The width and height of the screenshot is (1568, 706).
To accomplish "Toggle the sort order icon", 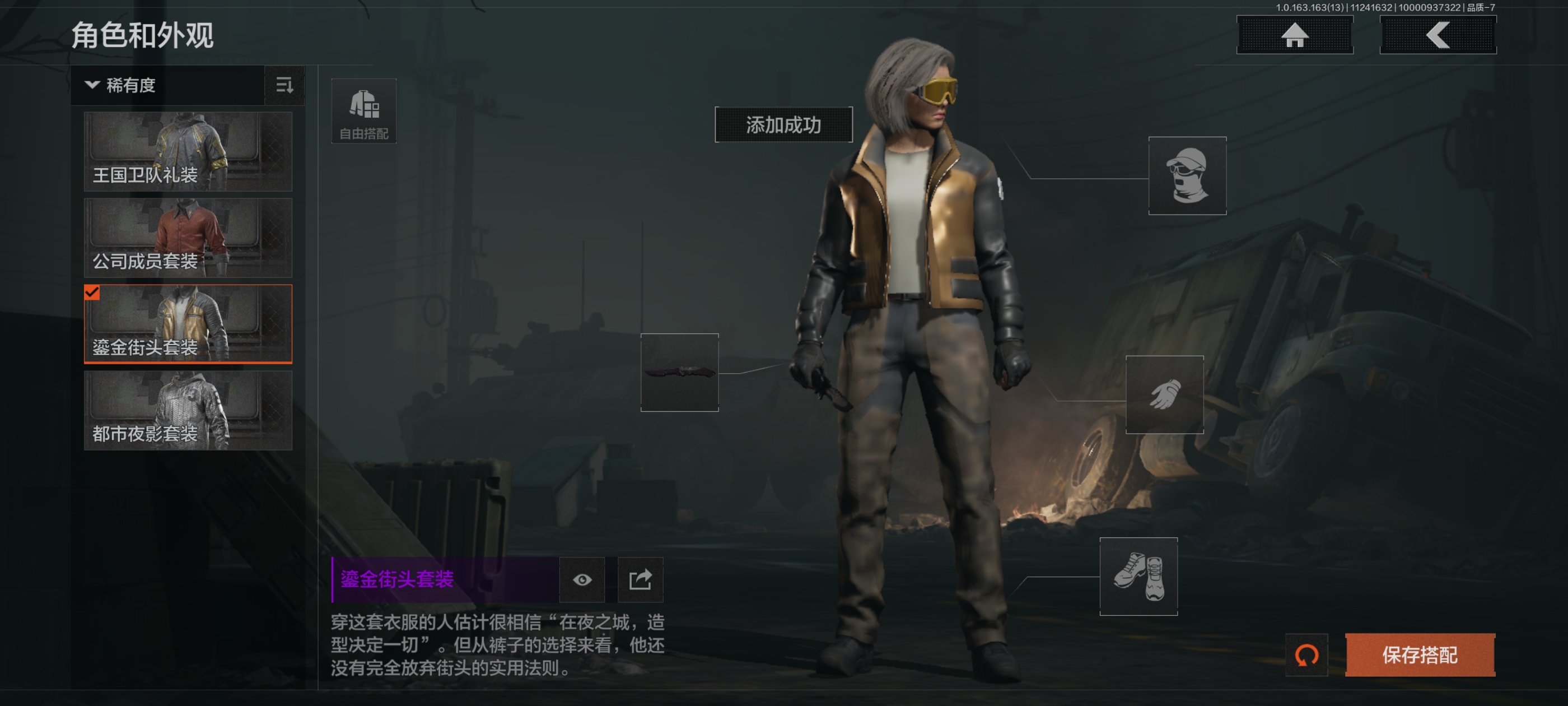I will pos(284,85).
